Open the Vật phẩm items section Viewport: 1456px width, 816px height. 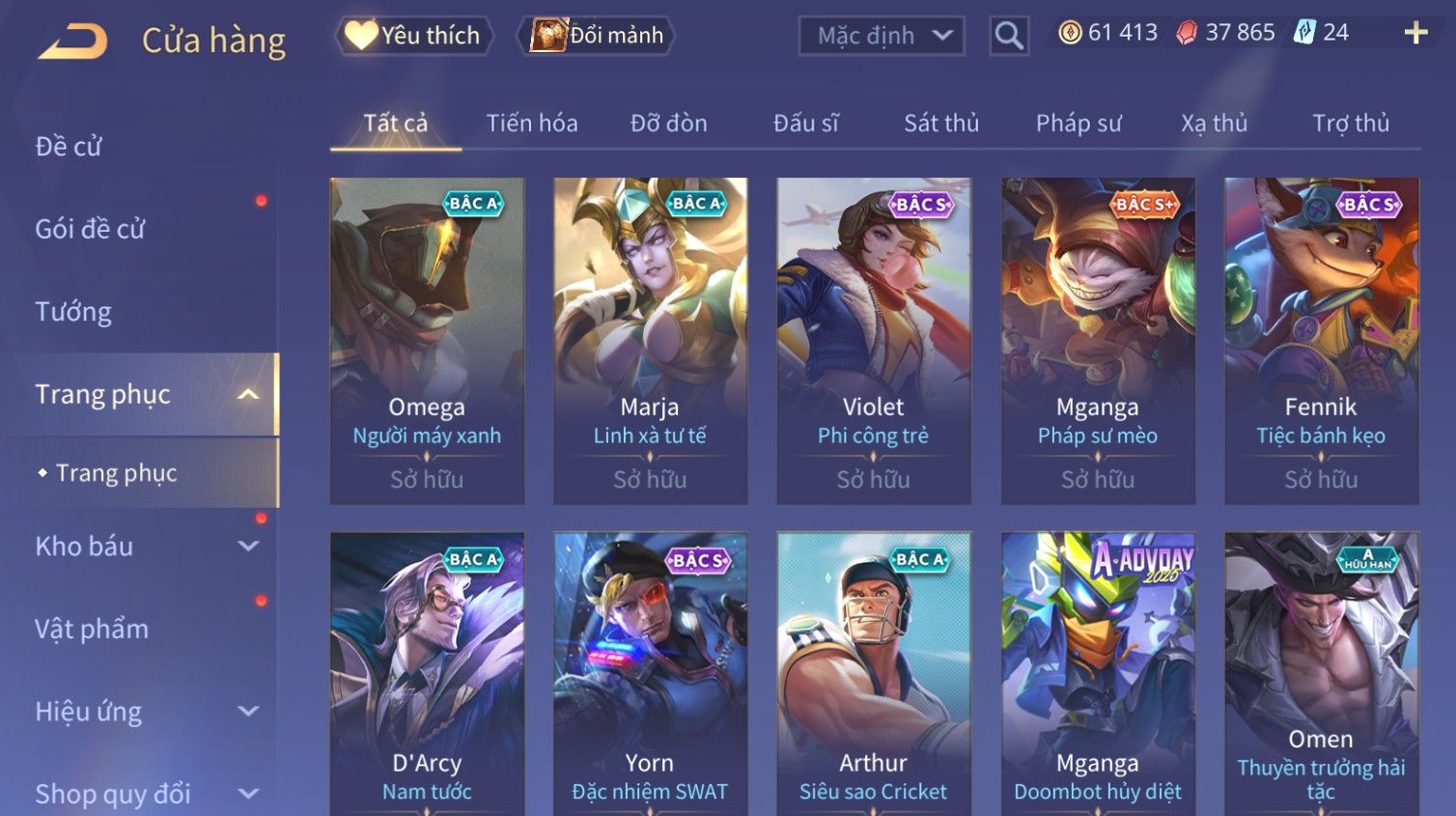coord(92,629)
